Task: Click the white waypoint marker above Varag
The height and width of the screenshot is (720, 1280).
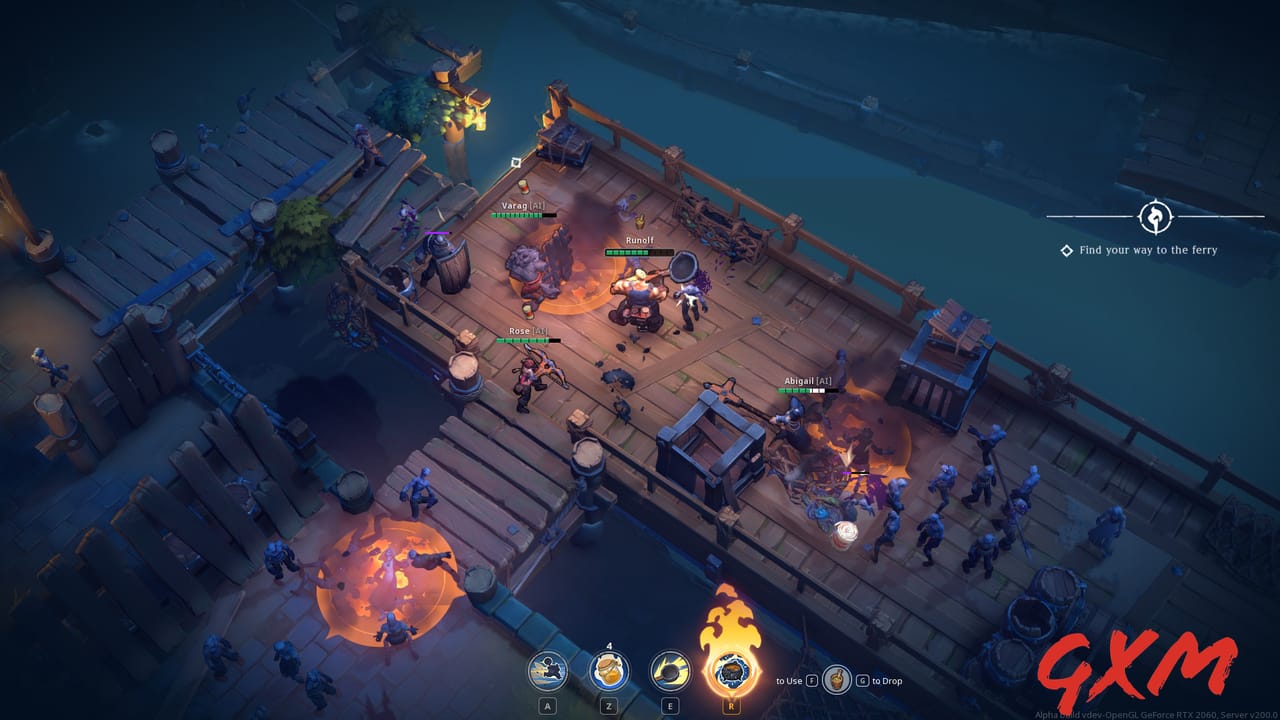Action: pyautogui.click(x=516, y=162)
